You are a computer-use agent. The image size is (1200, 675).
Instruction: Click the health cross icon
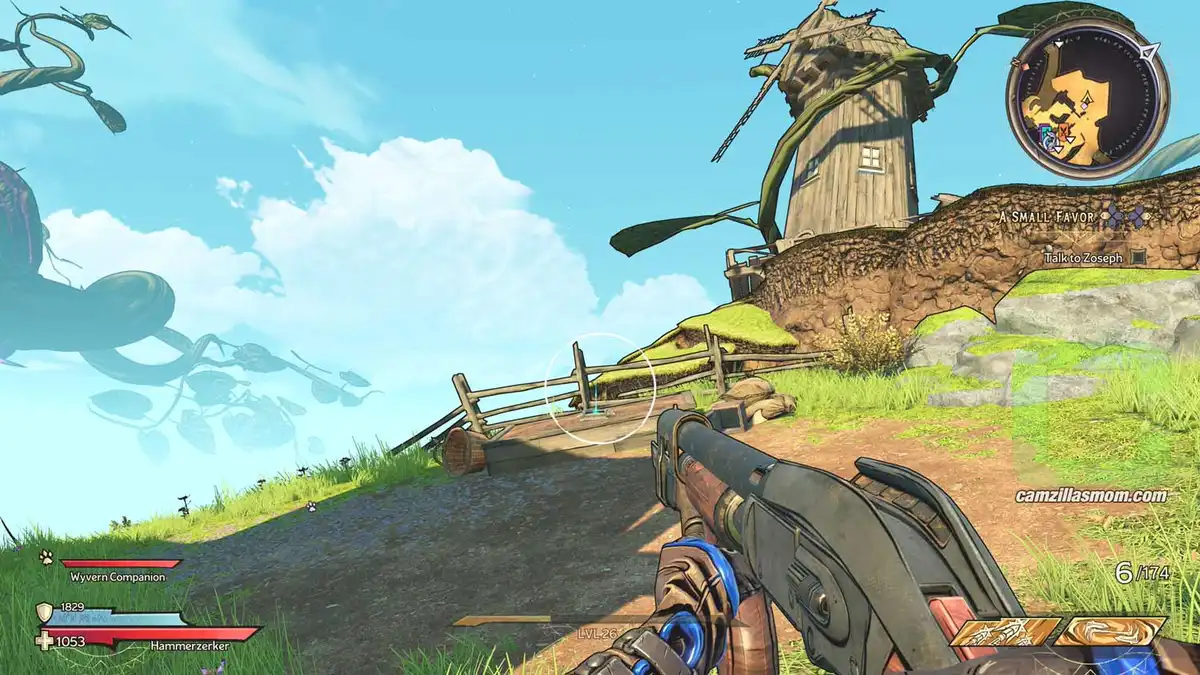(44, 641)
